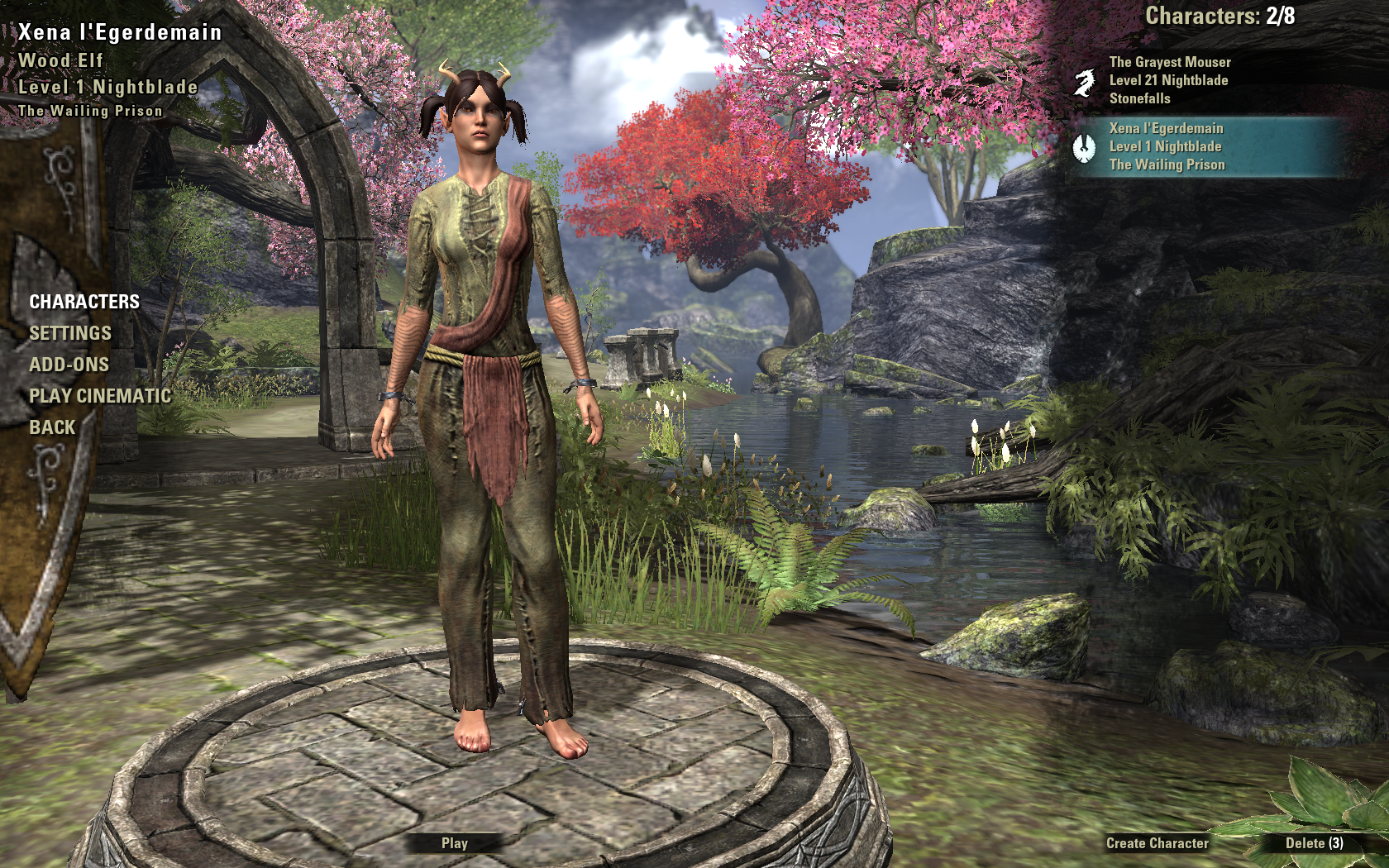Open the Add-Ons menu
This screenshot has height=868, width=1389.
click(x=69, y=365)
